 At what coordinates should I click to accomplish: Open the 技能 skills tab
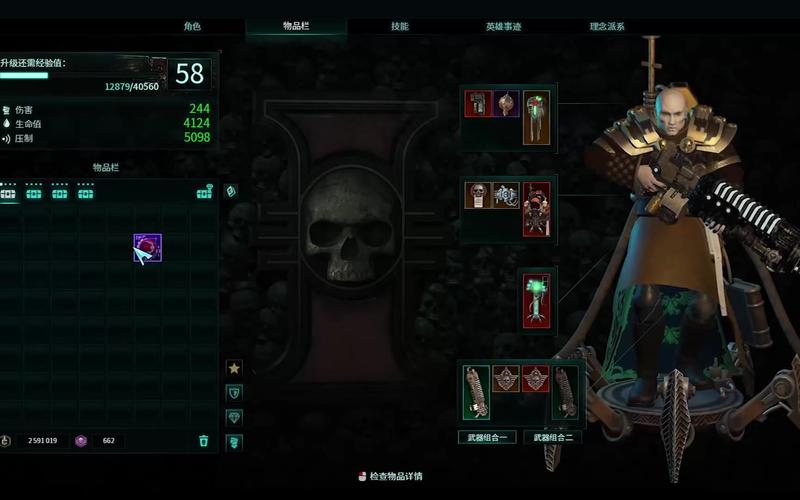coord(399,26)
